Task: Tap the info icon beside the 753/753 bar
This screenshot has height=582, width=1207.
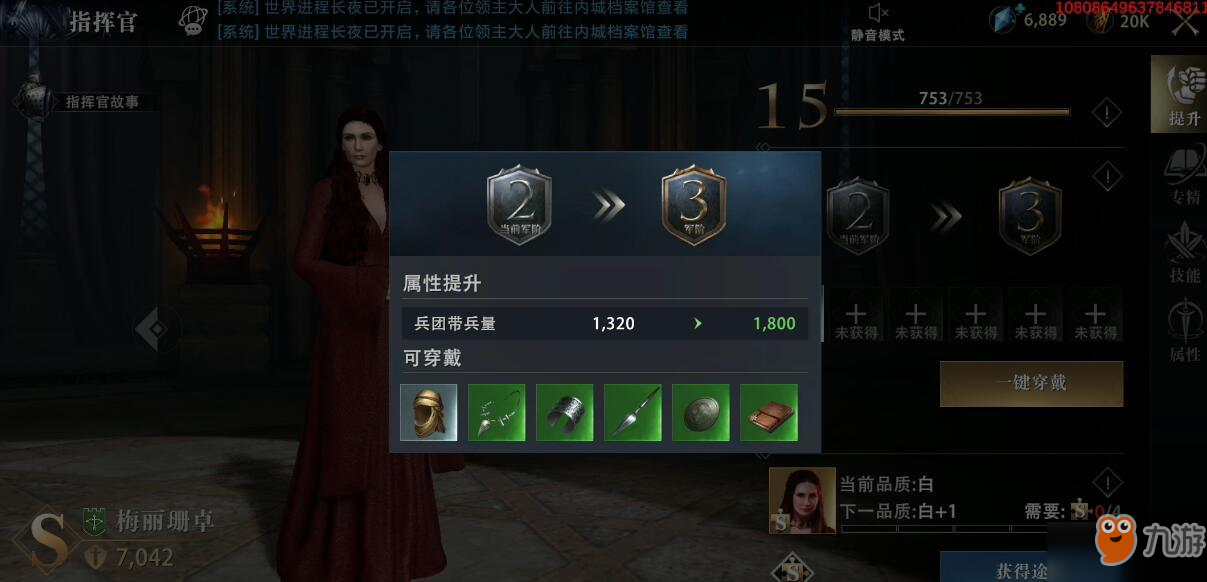Action: [x=1106, y=113]
